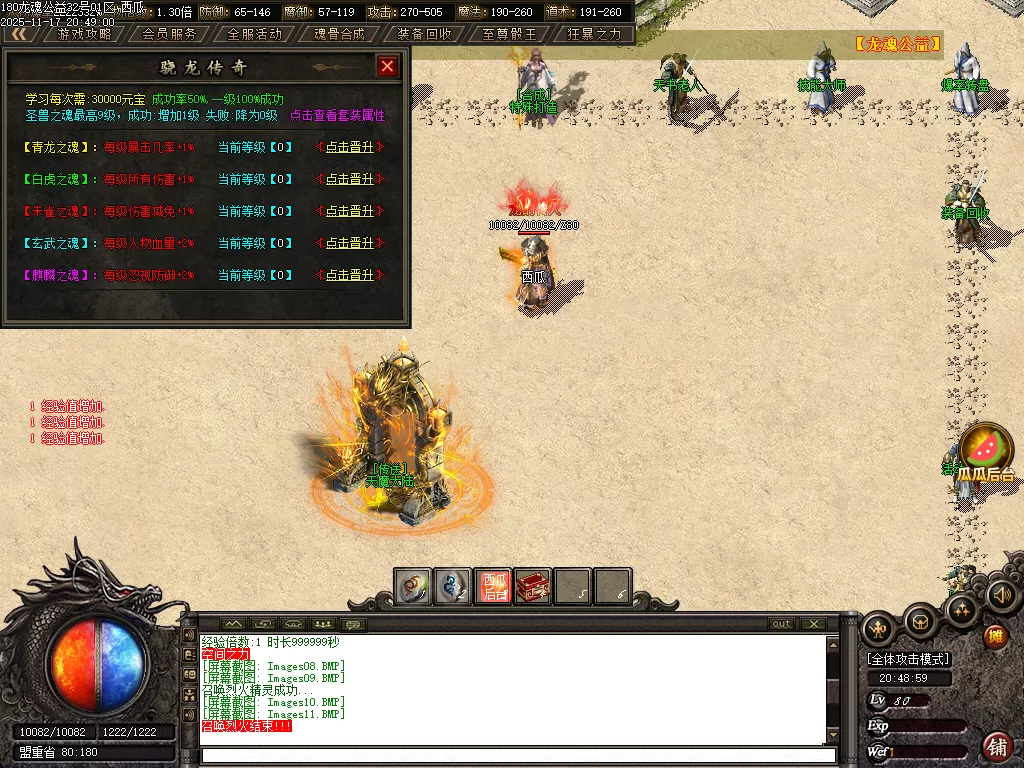Open the 装备回收 menu
This screenshot has height=768, width=1024.
pos(424,33)
